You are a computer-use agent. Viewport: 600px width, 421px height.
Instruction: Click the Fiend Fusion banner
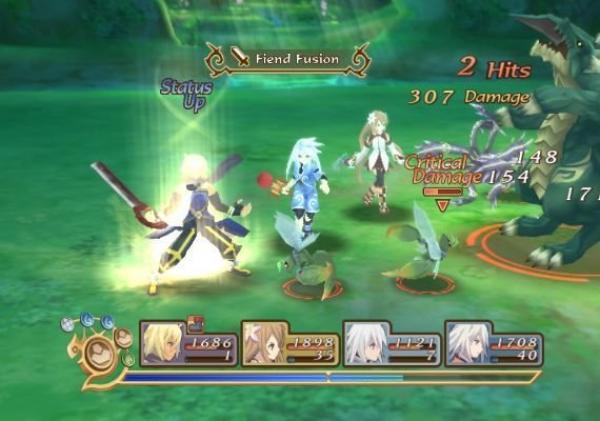[x=286, y=59]
